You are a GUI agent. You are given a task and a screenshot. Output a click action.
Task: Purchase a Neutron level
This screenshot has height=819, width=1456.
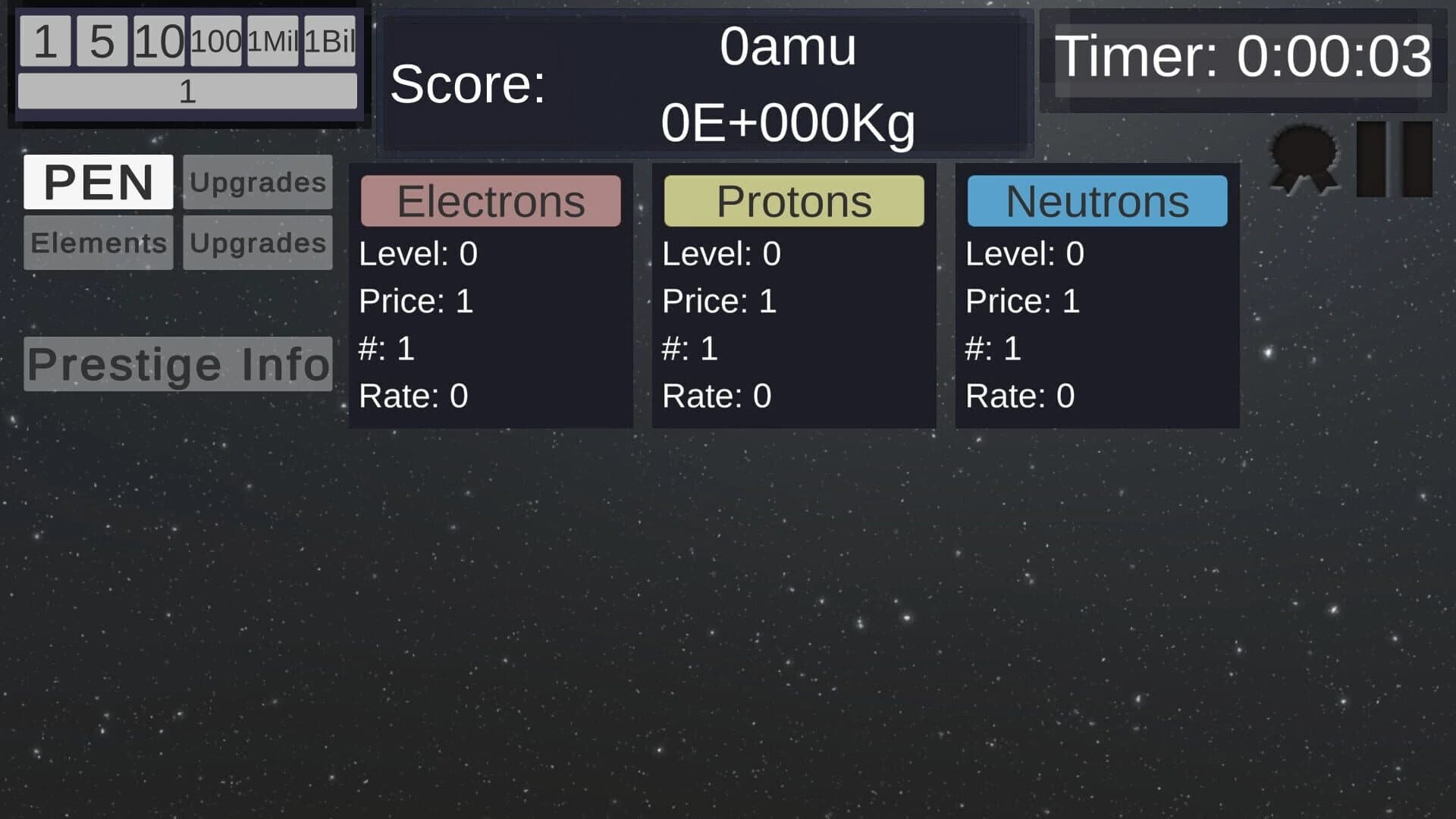[x=1097, y=200]
